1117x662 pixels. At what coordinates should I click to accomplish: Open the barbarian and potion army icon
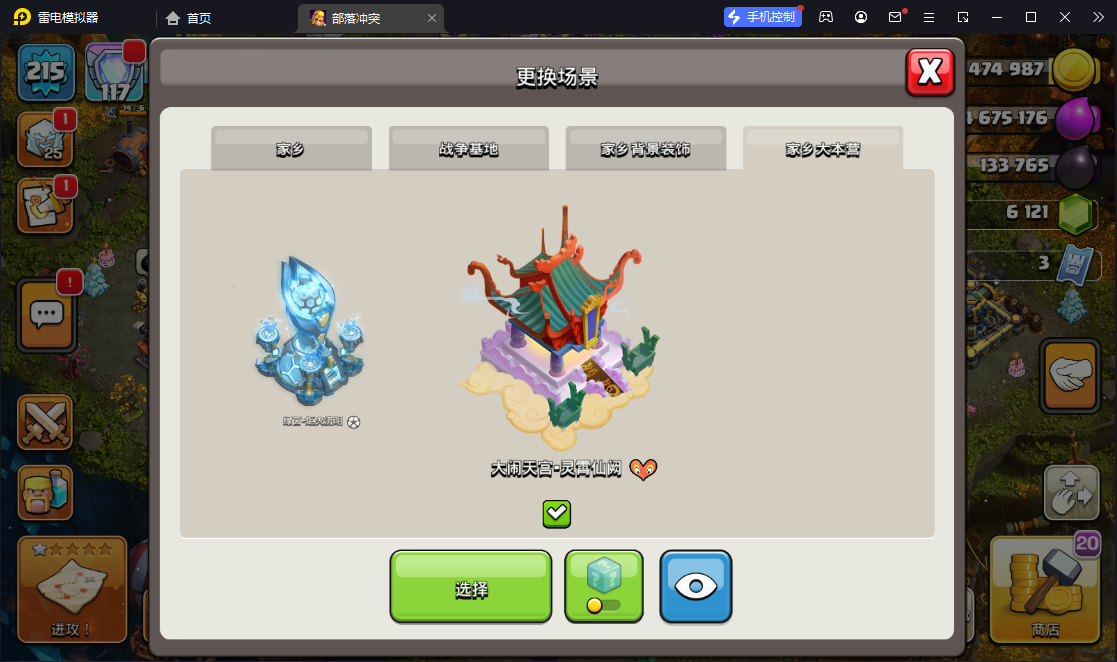45,492
